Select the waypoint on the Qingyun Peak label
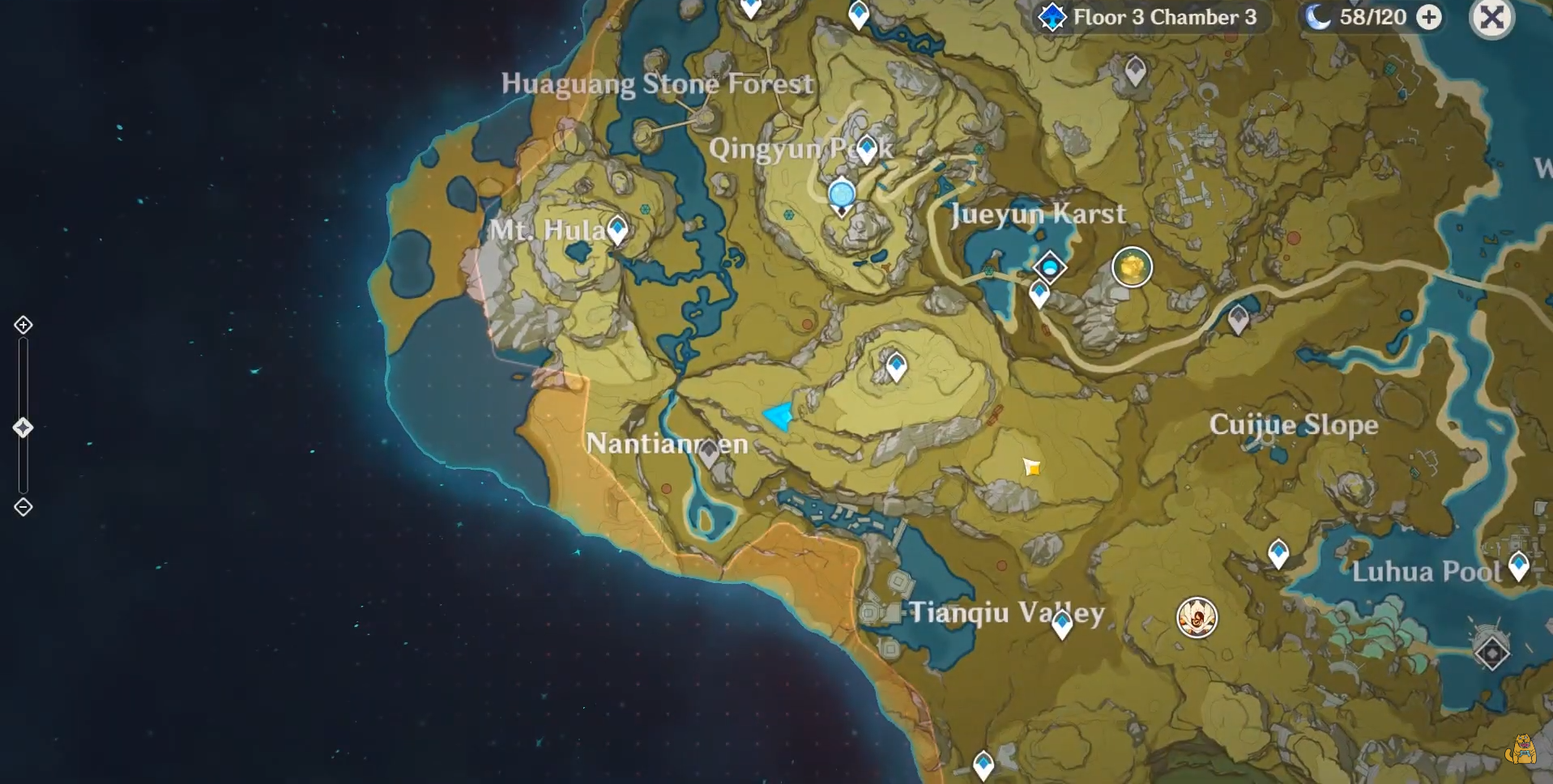 pyautogui.click(x=867, y=148)
